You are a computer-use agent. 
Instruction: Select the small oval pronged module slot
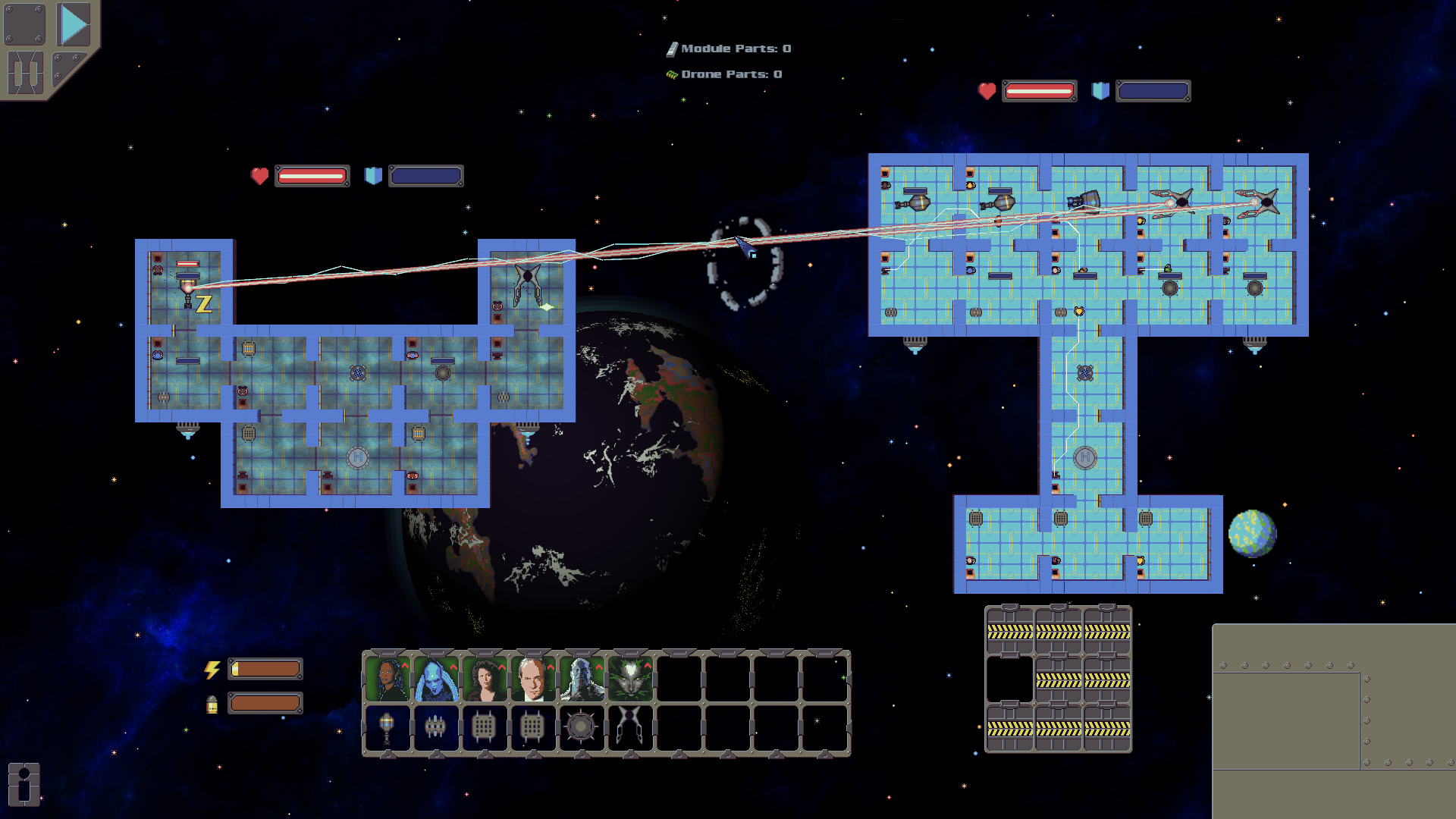pos(436,727)
